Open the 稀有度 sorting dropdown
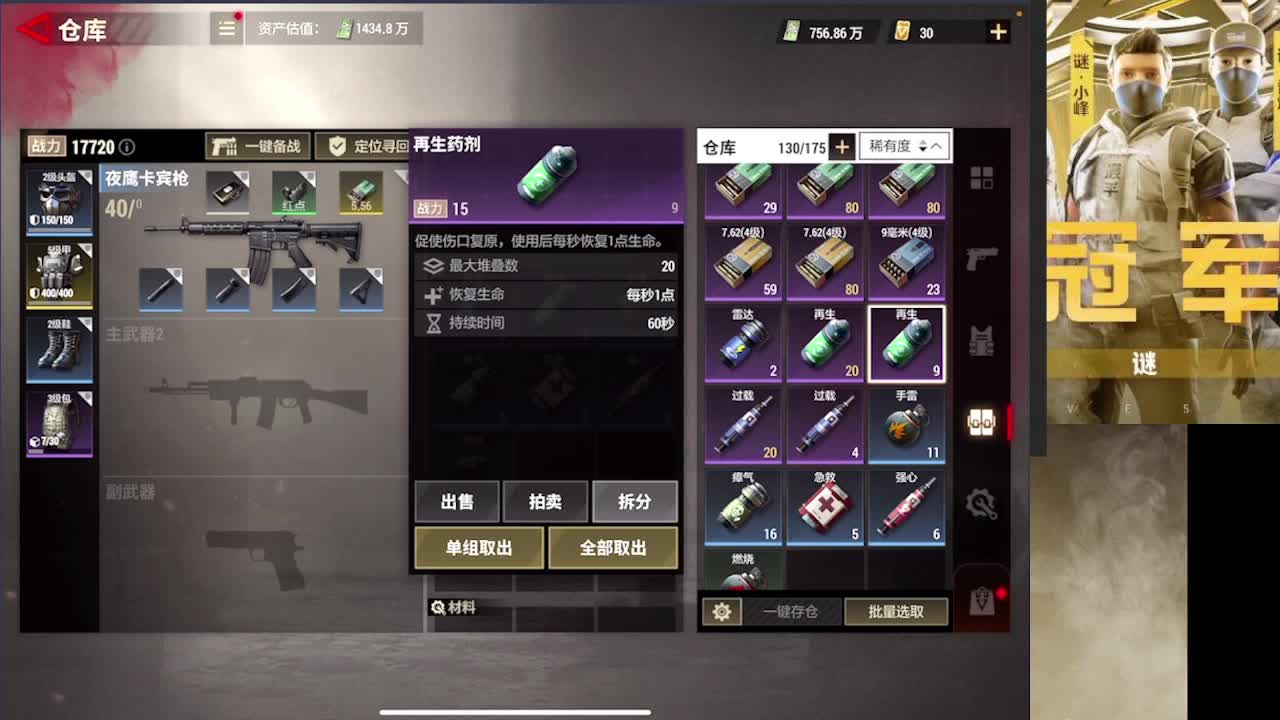Image resolution: width=1280 pixels, height=720 pixels. (x=888, y=146)
